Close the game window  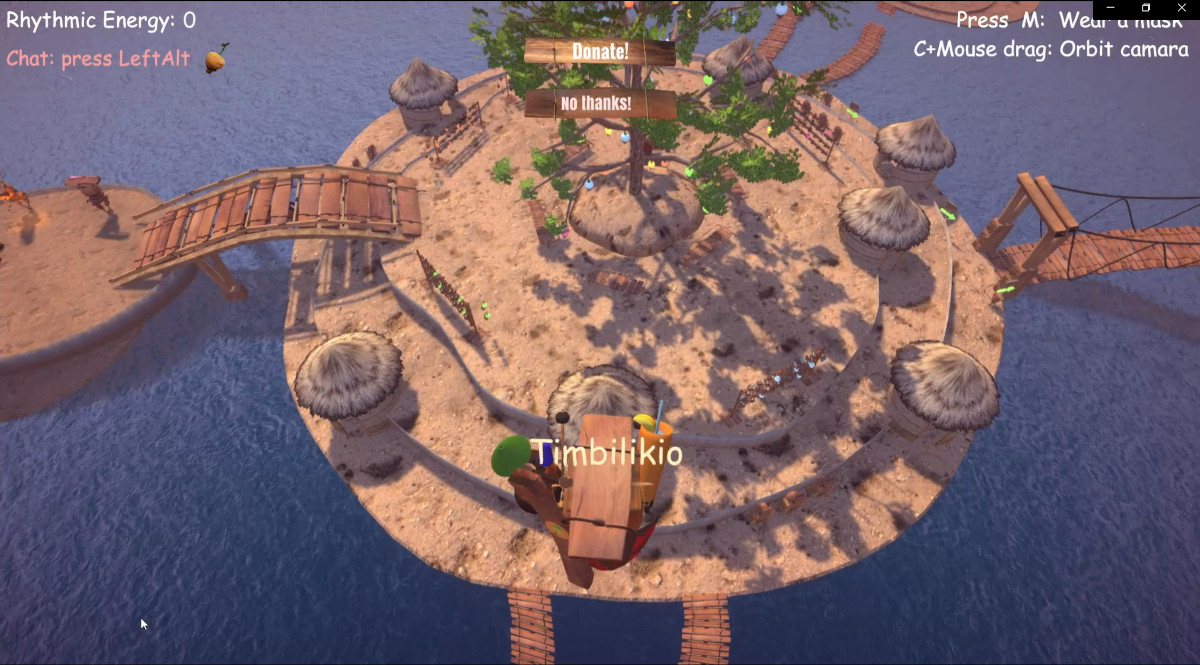pos(1181,8)
